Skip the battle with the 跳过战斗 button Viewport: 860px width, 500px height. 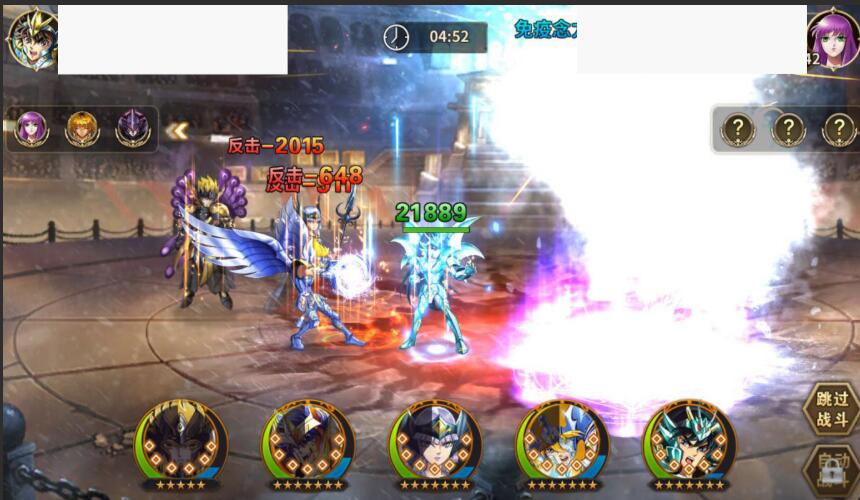(x=830, y=408)
